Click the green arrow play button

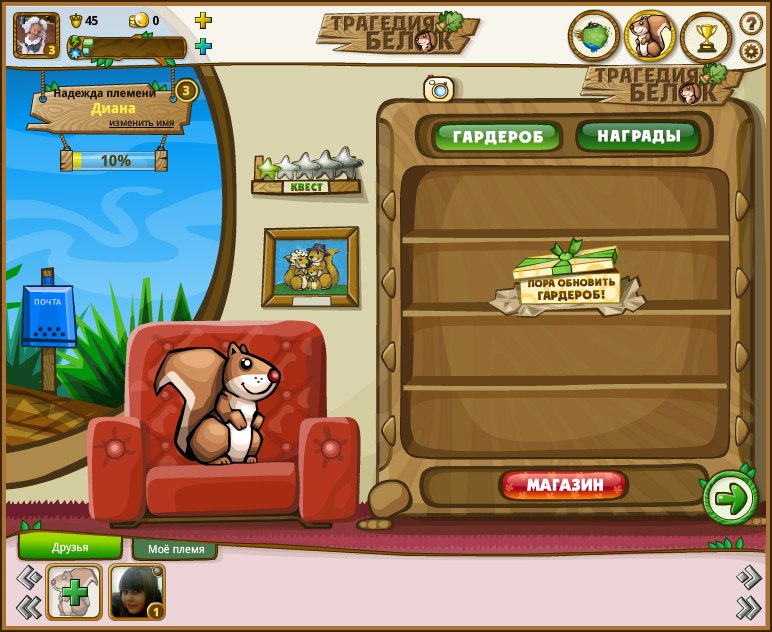coord(730,498)
